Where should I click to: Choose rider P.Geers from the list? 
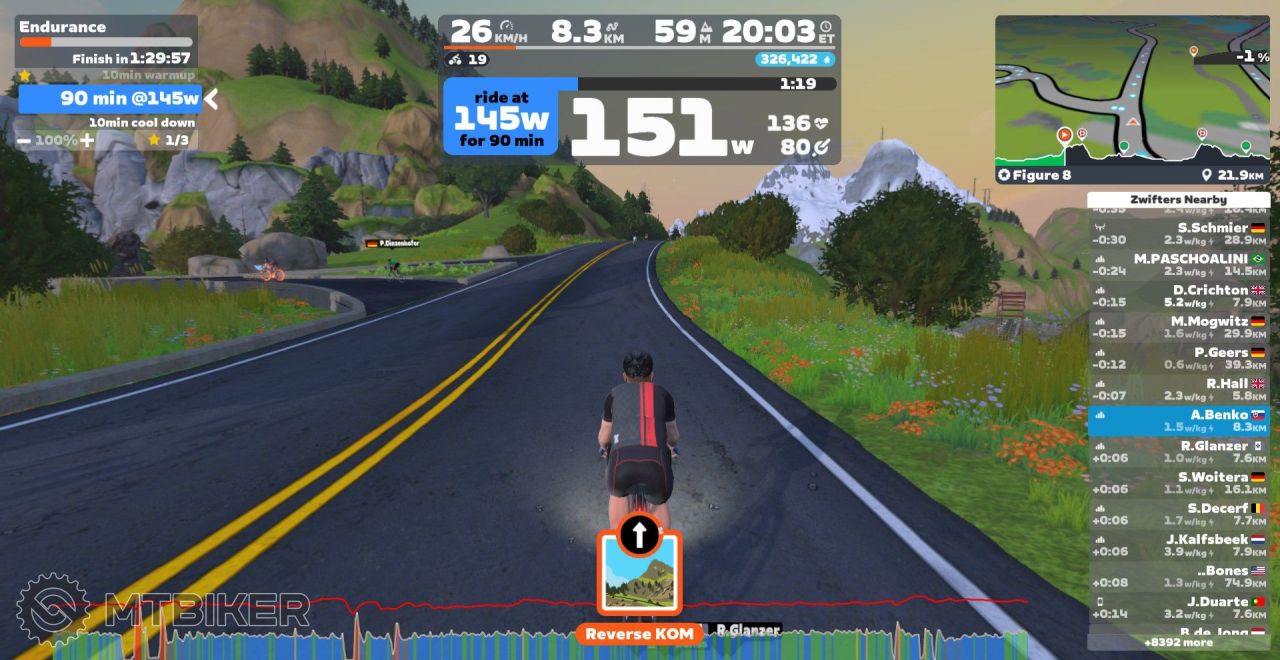(x=1178, y=358)
